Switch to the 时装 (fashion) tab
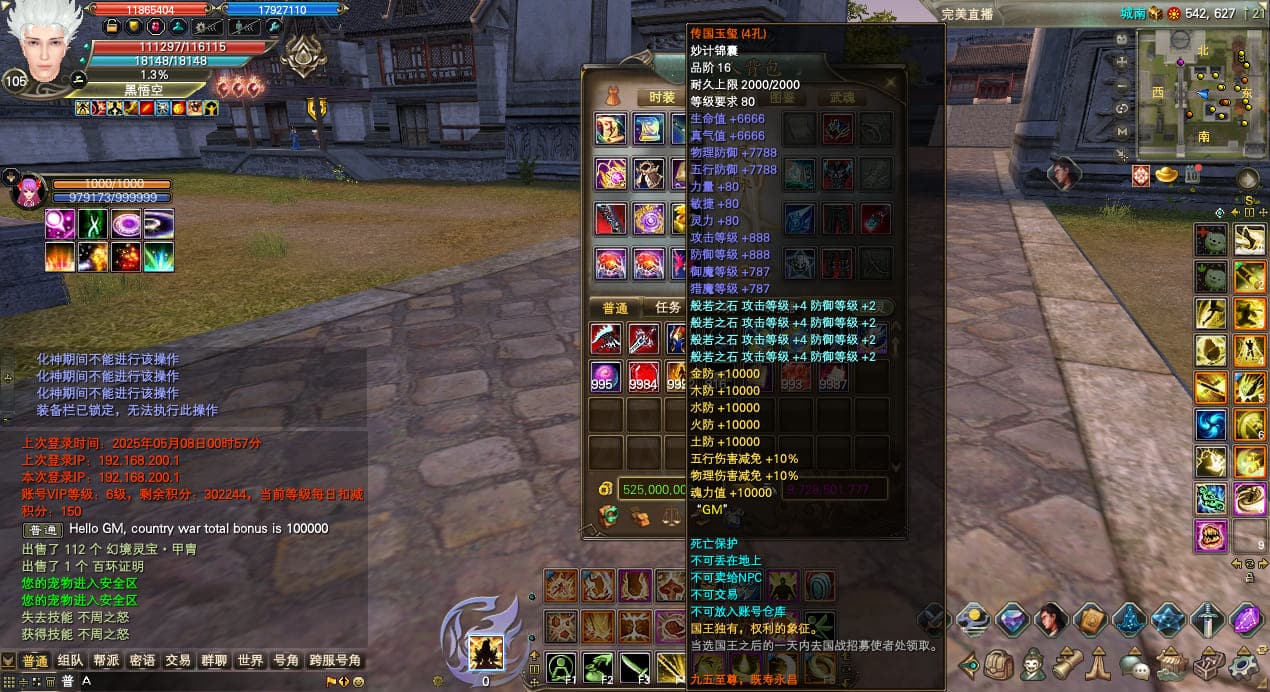Viewport: 1270px width, 692px height. tap(662, 97)
